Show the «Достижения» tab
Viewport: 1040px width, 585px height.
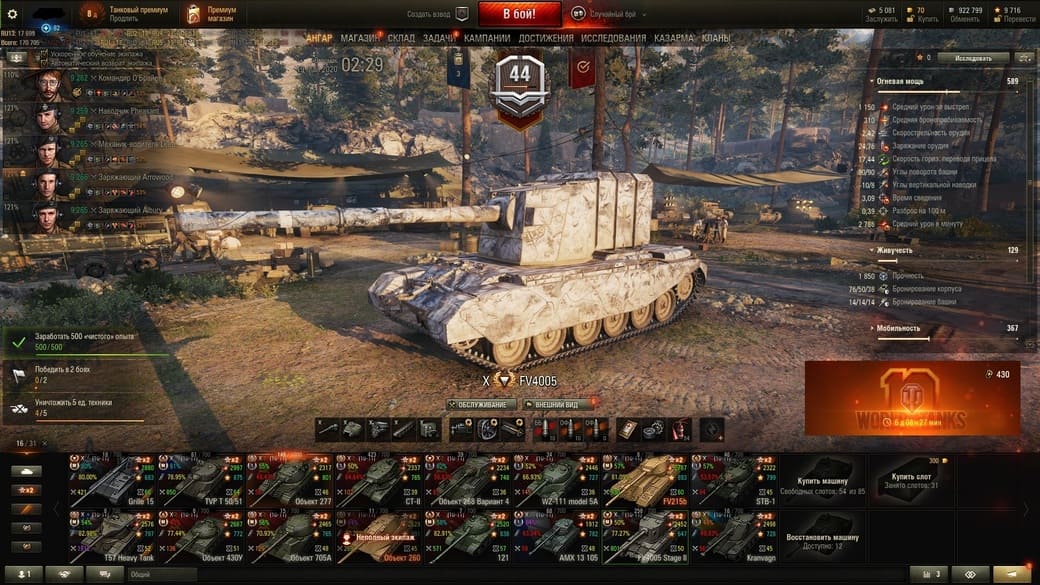(x=547, y=38)
